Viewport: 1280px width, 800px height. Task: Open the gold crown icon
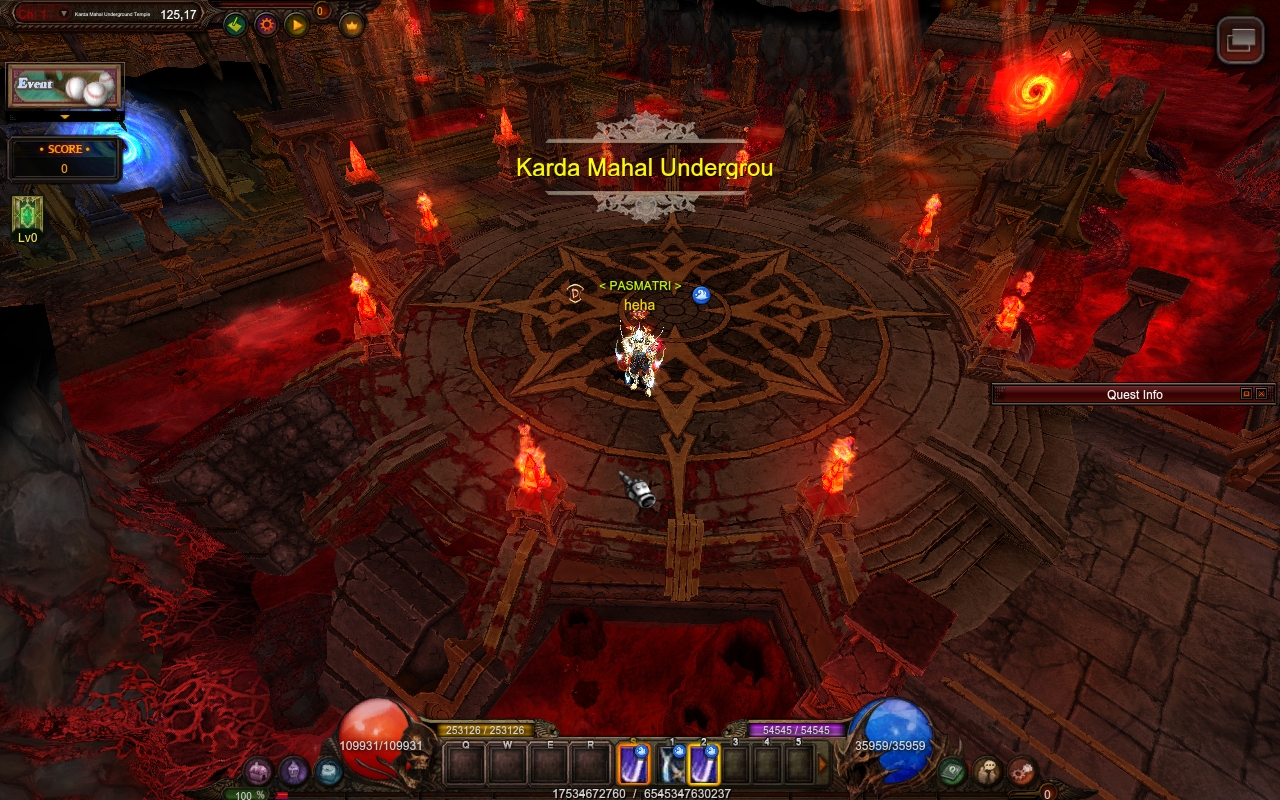(351, 25)
